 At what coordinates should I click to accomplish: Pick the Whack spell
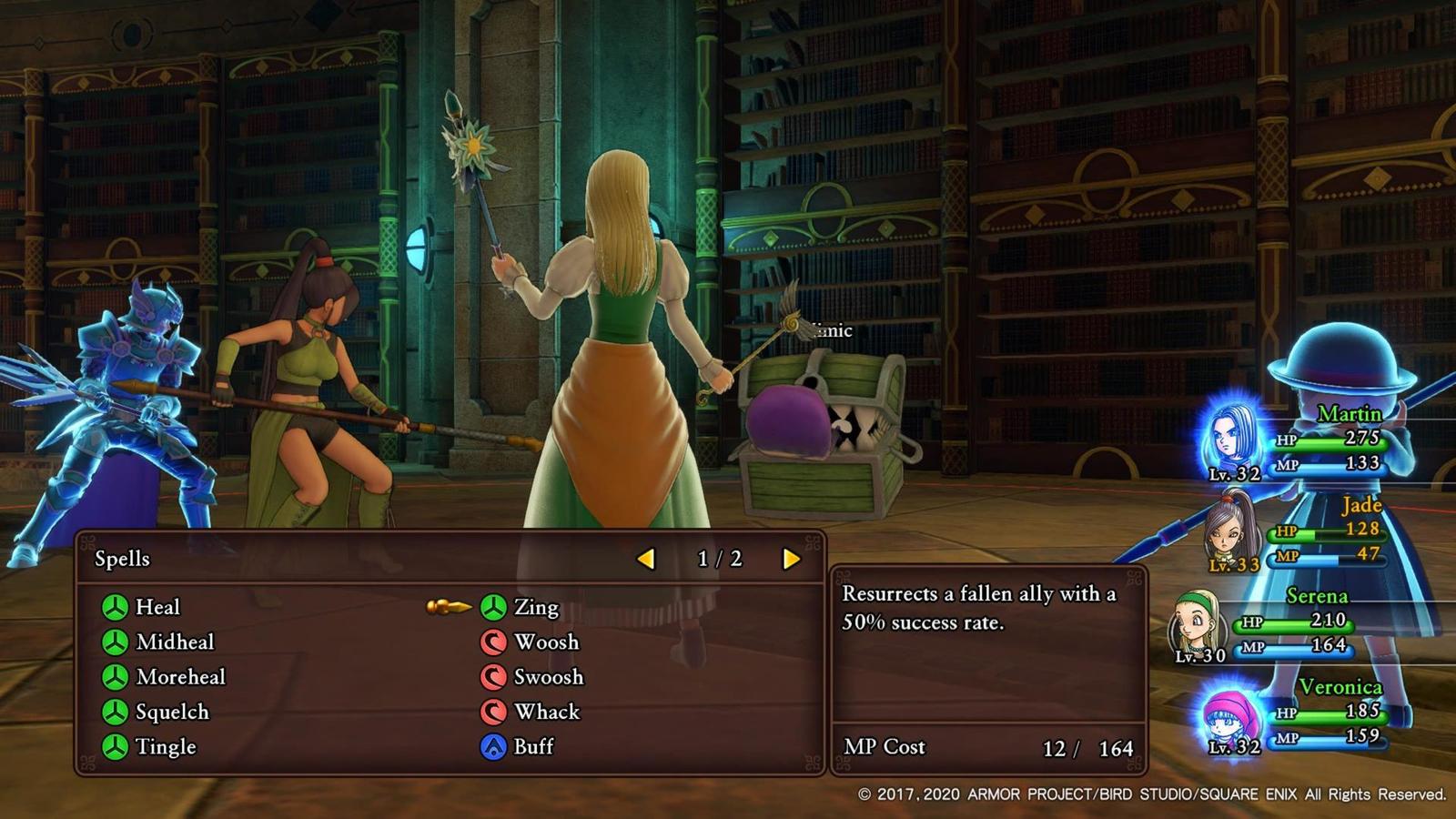click(x=546, y=712)
